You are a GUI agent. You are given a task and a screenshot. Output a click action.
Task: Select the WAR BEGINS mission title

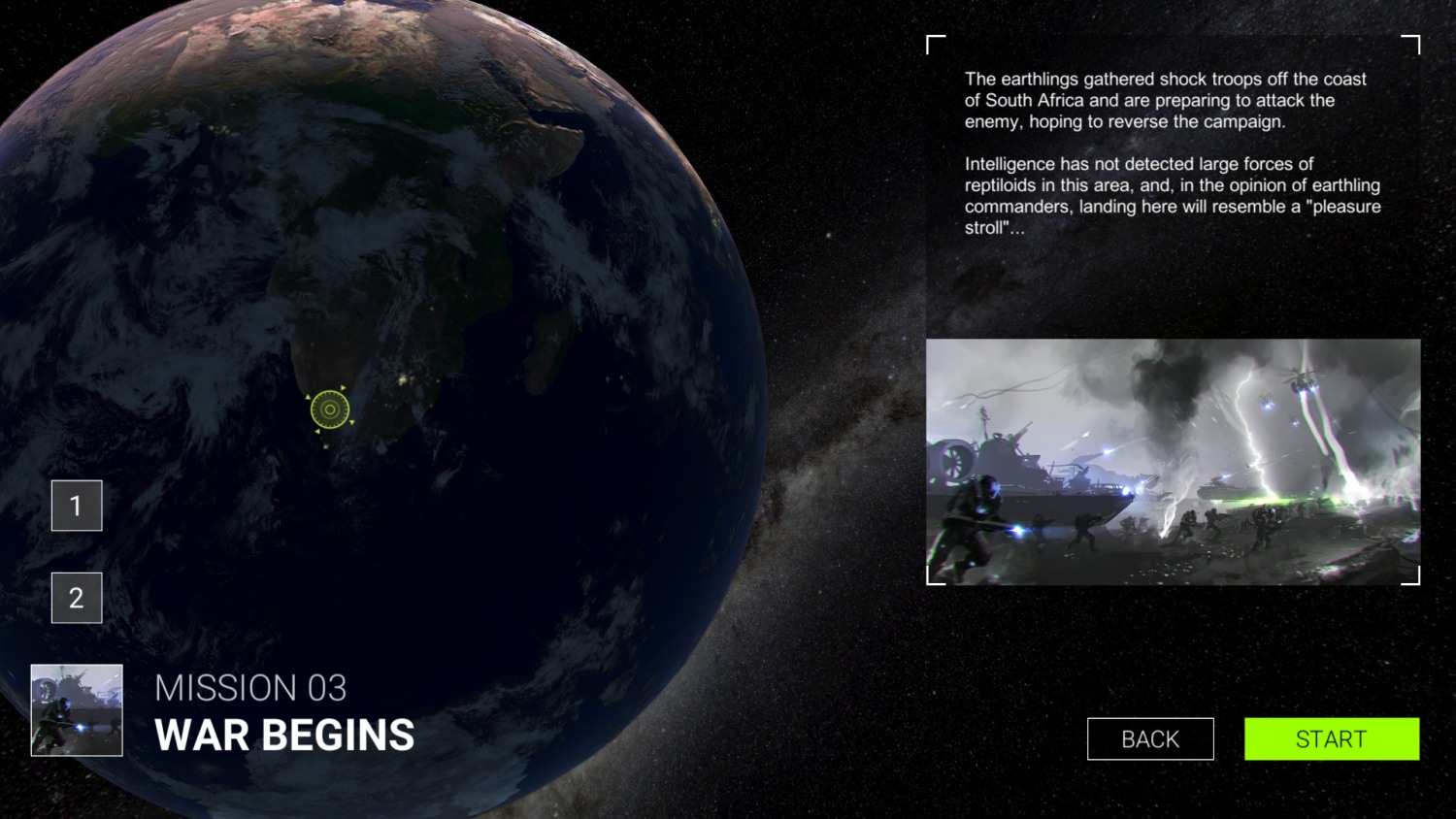click(284, 735)
